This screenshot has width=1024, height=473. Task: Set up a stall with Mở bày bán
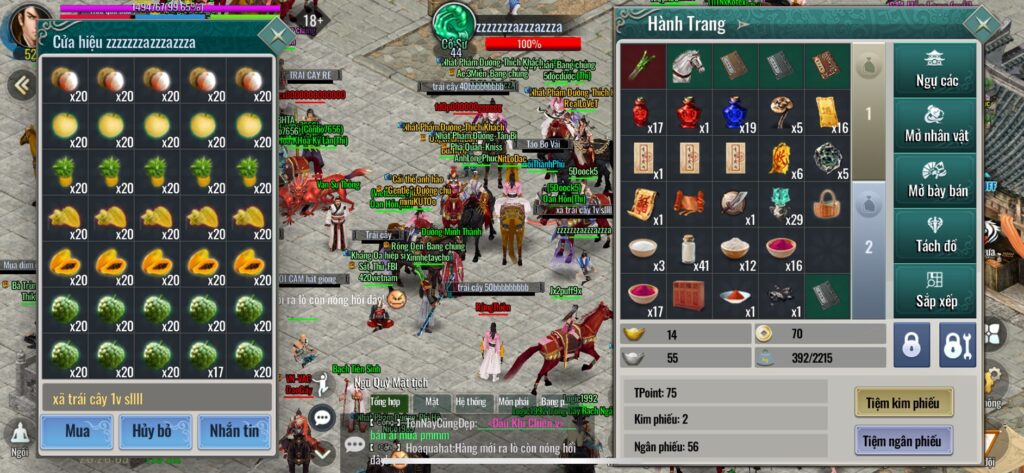[x=935, y=180]
